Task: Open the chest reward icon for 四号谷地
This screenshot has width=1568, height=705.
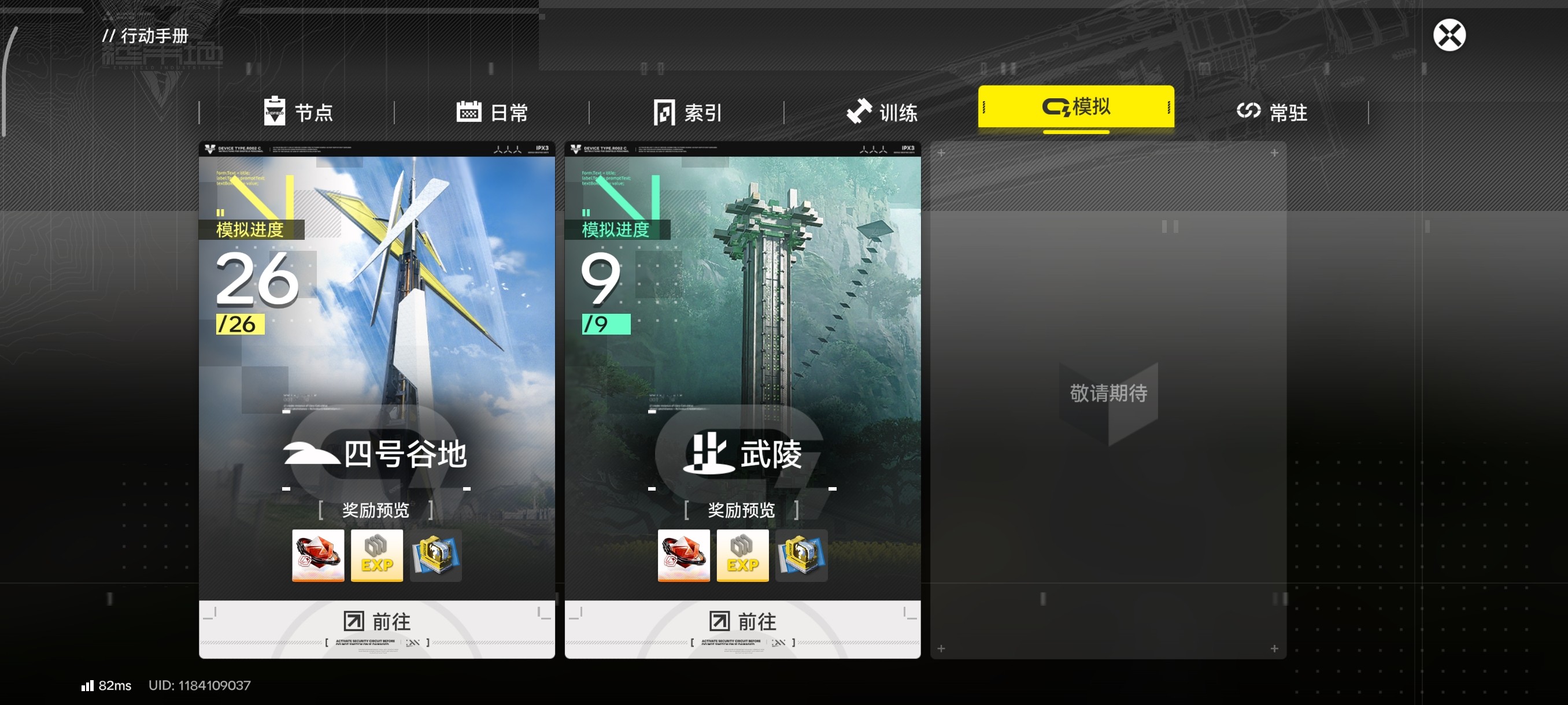Action: (x=436, y=555)
